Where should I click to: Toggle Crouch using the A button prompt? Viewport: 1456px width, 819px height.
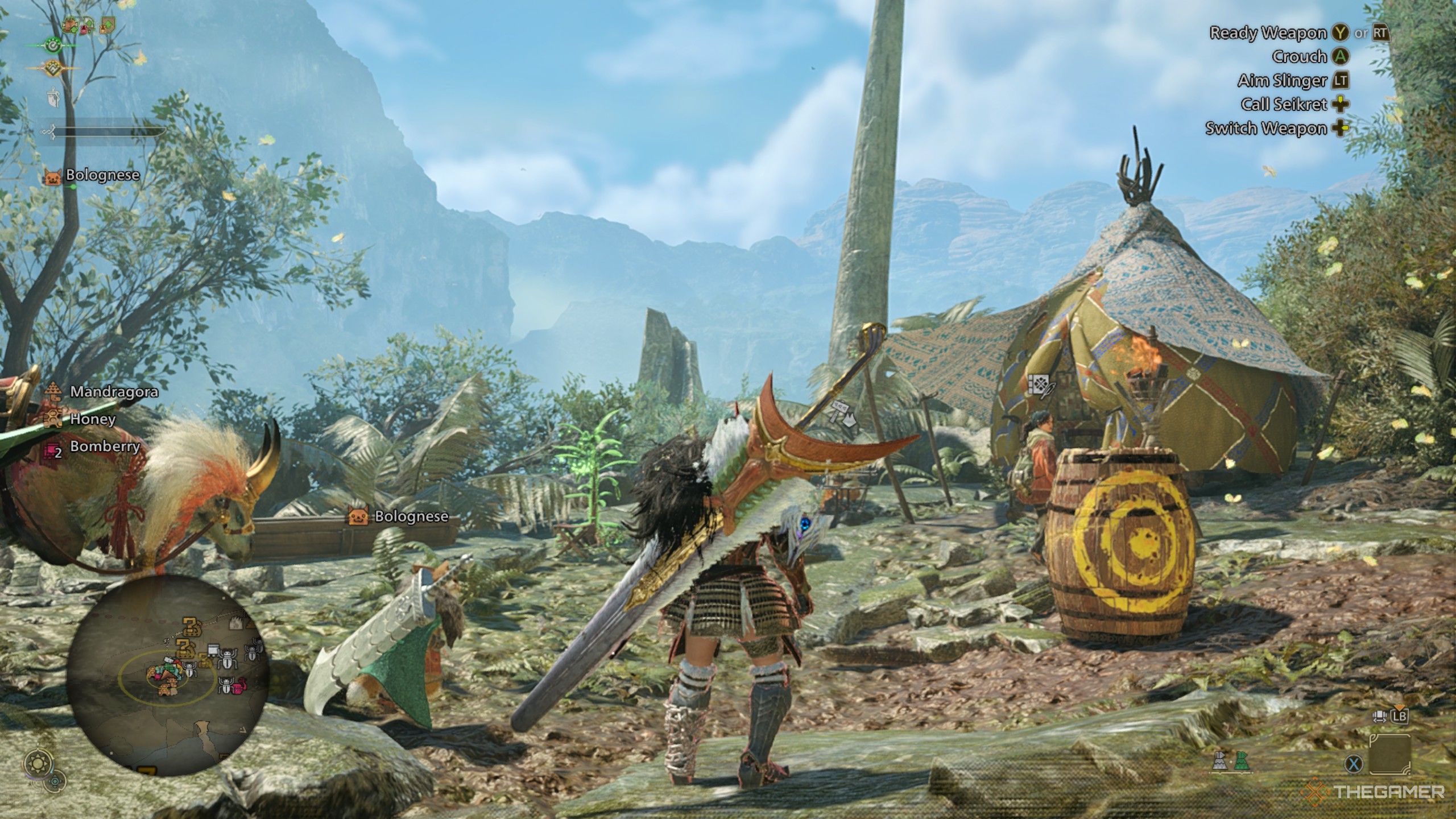click(1339, 57)
